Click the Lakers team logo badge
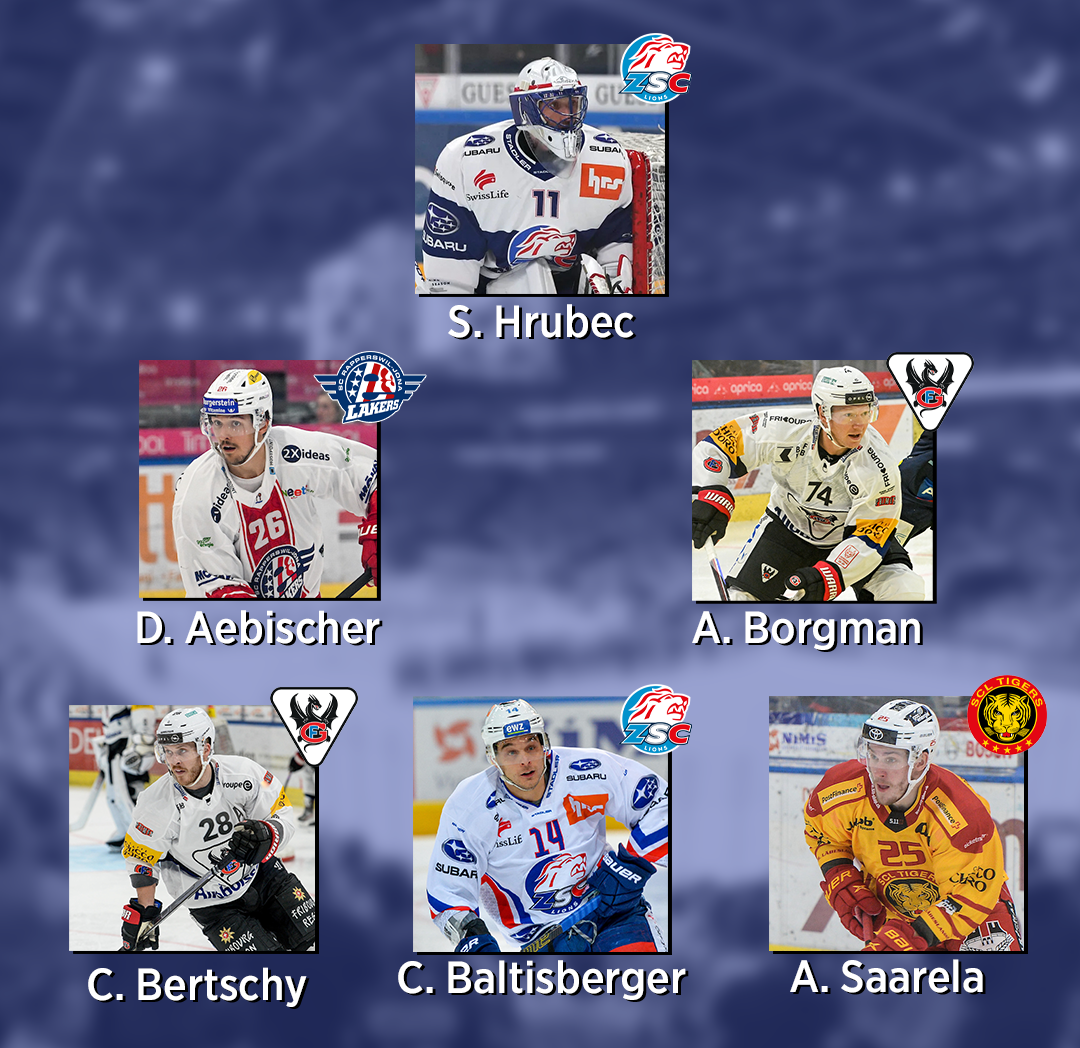This screenshot has height=1048, width=1080. pyautogui.click(x=355, y=387)
